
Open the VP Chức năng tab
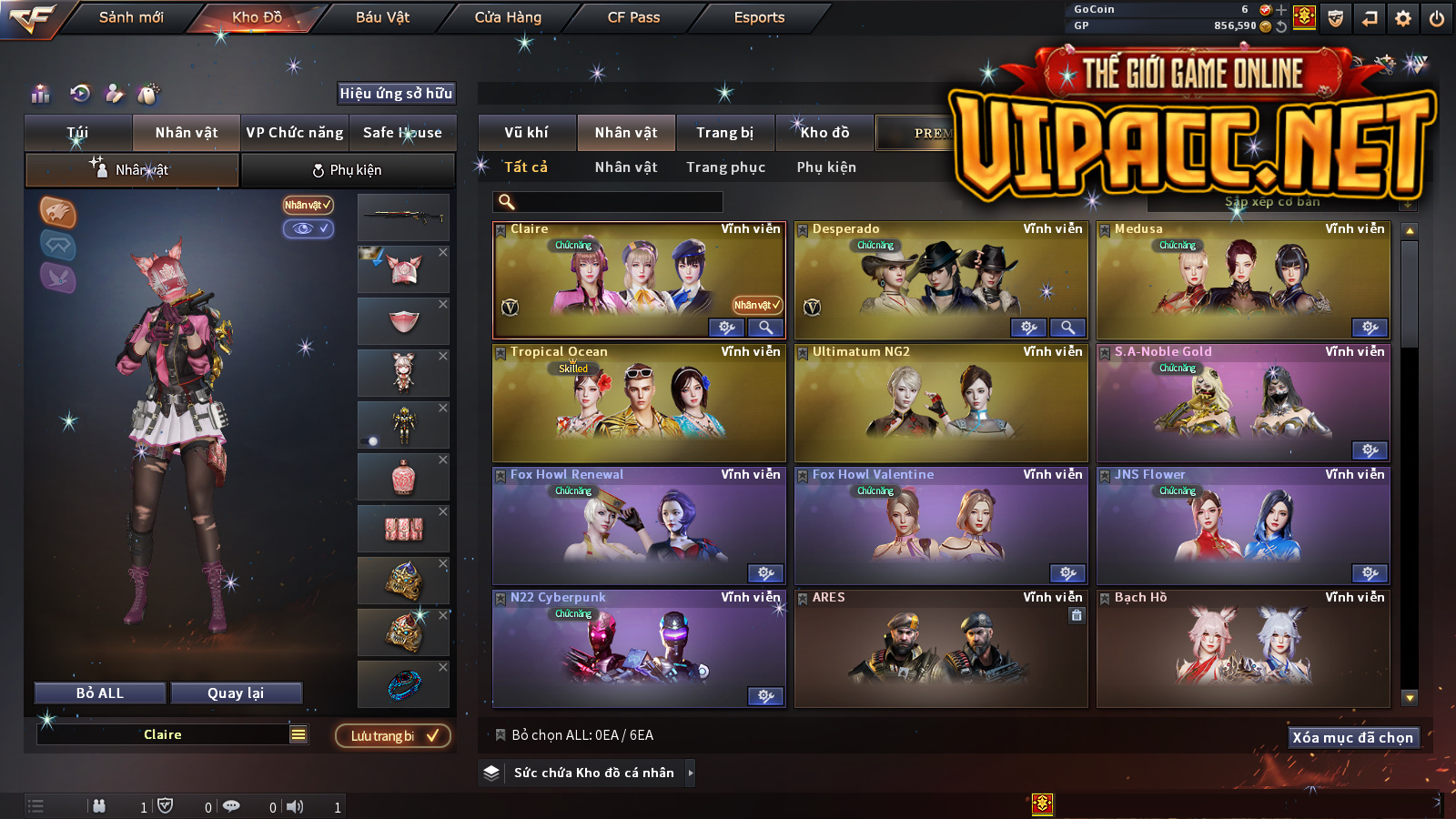295,133
